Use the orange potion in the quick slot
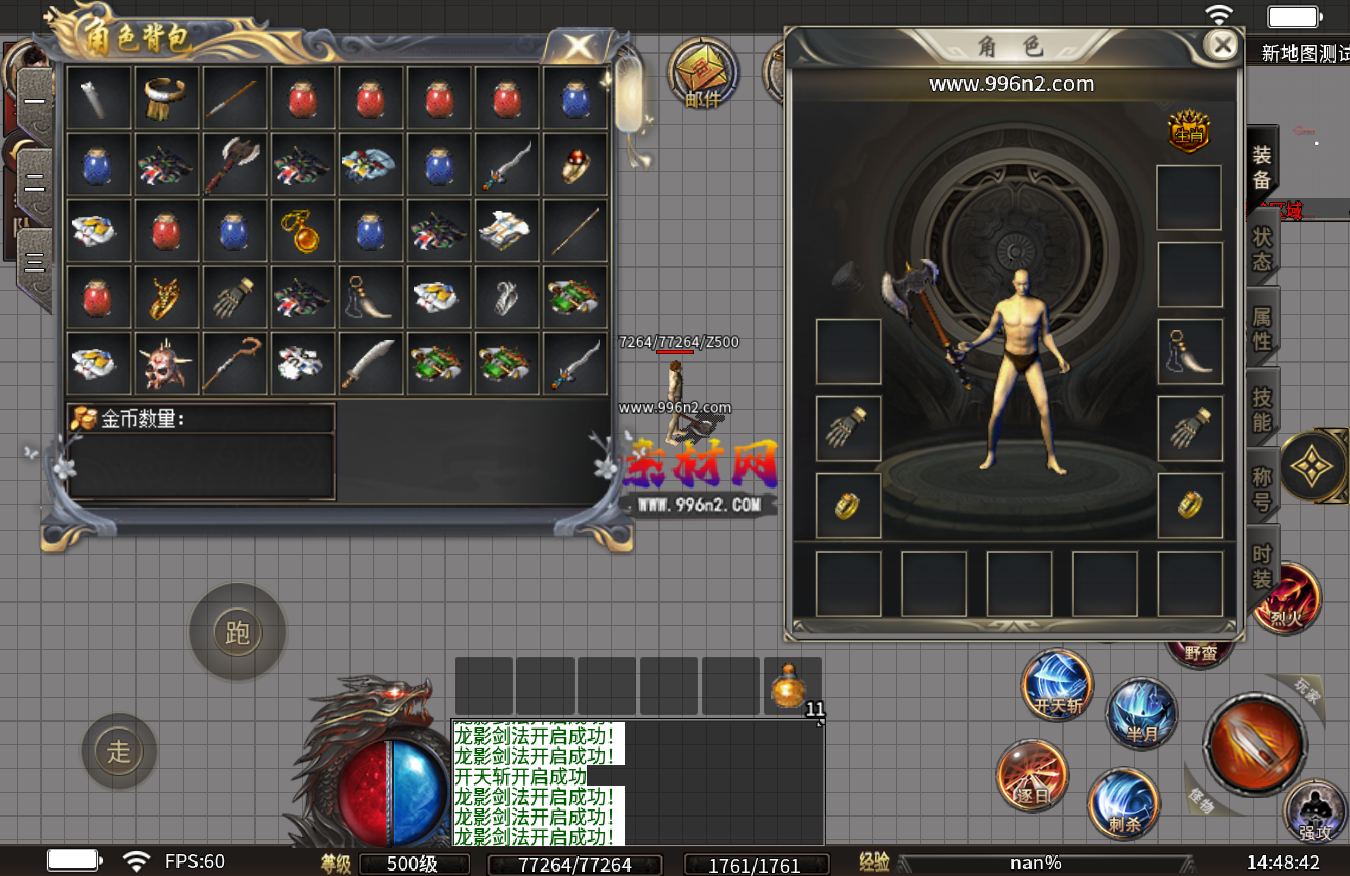1350x876 pixels. [x=791, y=686]
